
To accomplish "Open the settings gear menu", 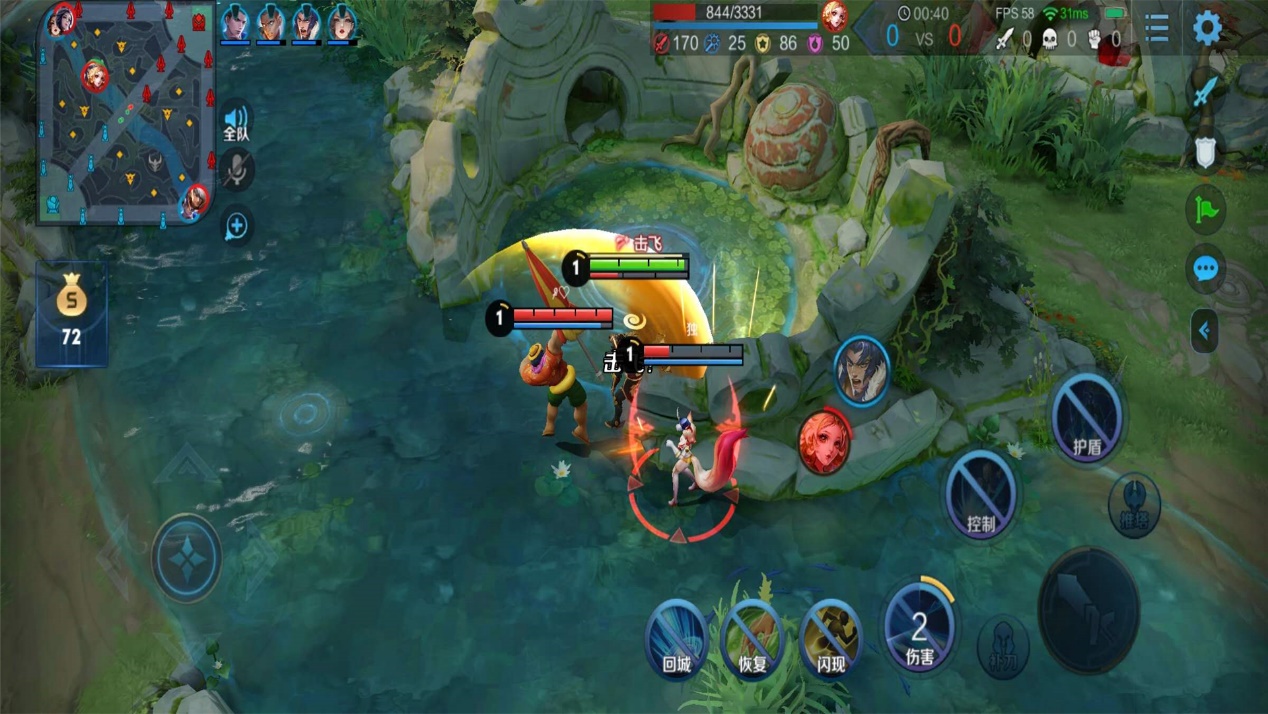I will [x=1207, y=28].
